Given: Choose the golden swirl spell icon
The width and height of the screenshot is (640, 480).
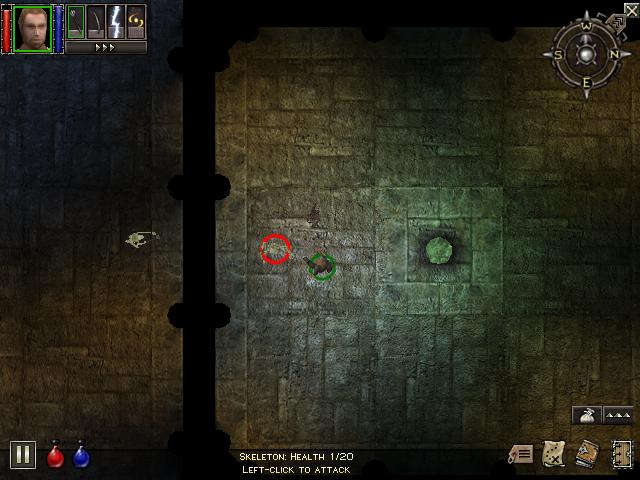Looking at the screenshot, I should pyautogui.click(x=136, y=21).
